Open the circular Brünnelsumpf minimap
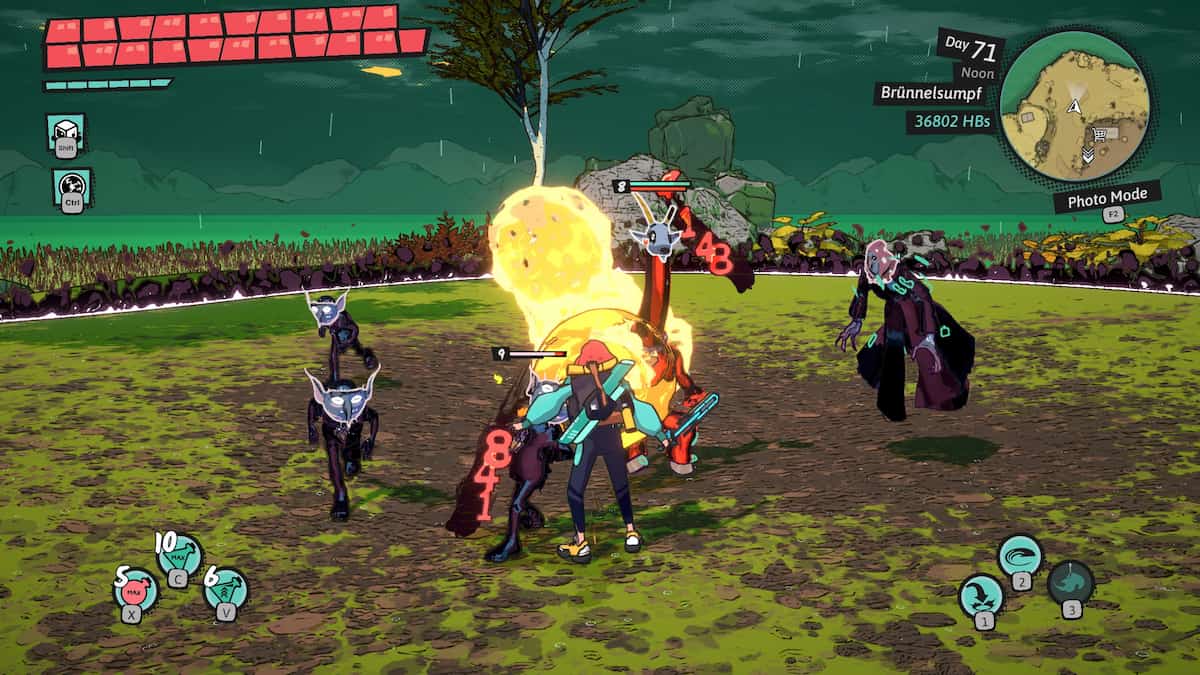The width and height of the screenshot is (1200, 675). pos(1074,105)
